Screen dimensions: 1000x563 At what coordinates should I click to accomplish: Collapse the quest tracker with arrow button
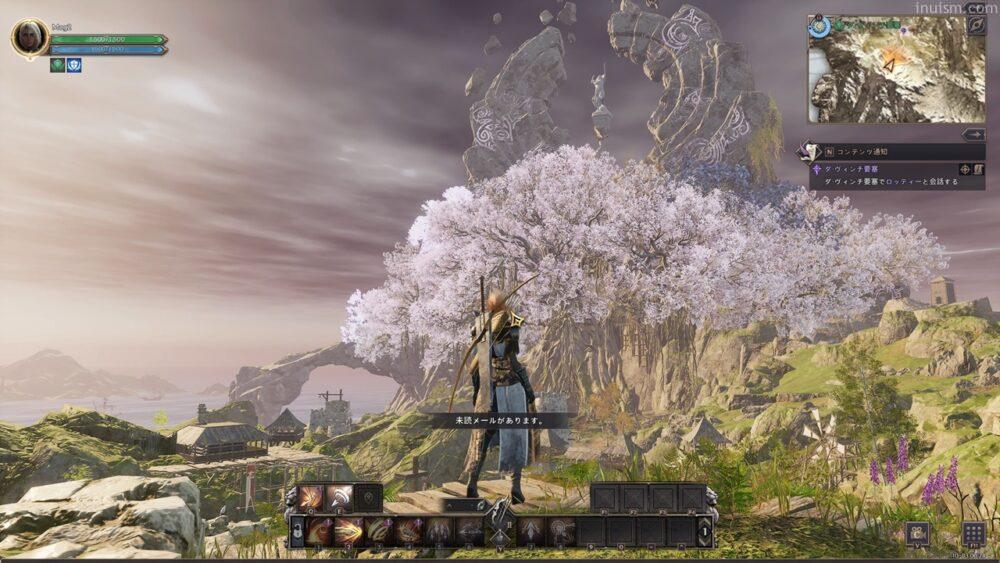973,134
